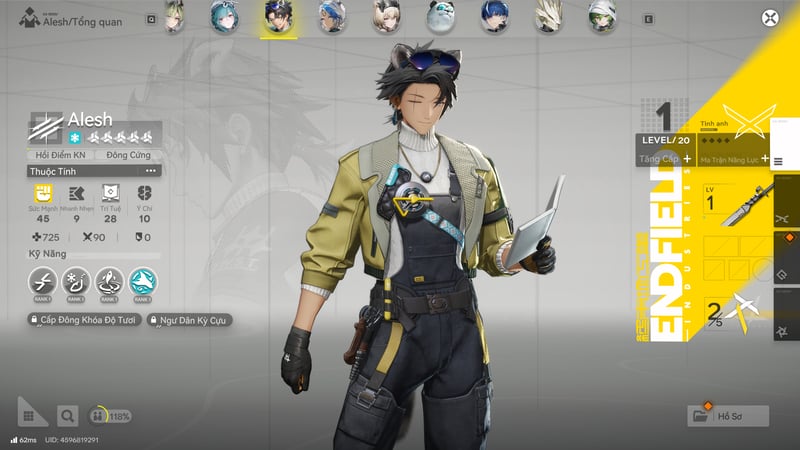This screenshot has height=450, width=800.
Task: Open Thuộc Tính details with the three-dots button
Action: point(150,171)
